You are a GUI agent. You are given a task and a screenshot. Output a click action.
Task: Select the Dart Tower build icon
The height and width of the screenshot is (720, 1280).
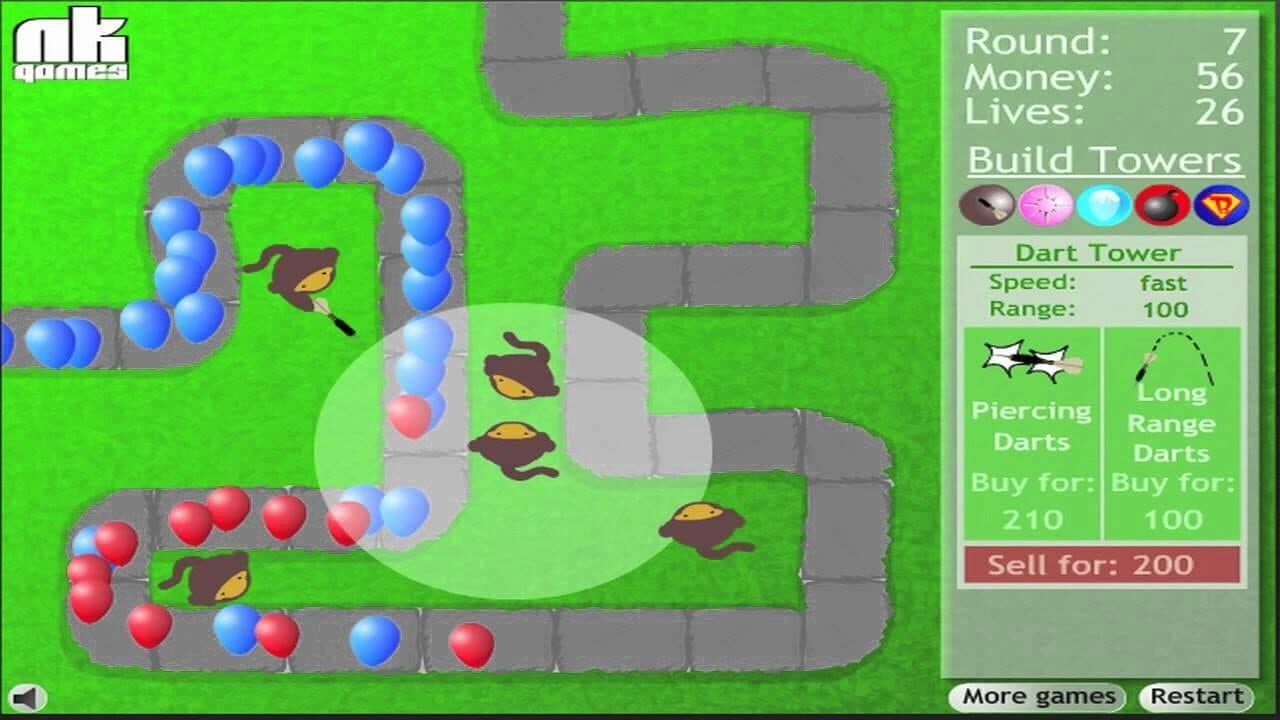(x=985, y=205)
